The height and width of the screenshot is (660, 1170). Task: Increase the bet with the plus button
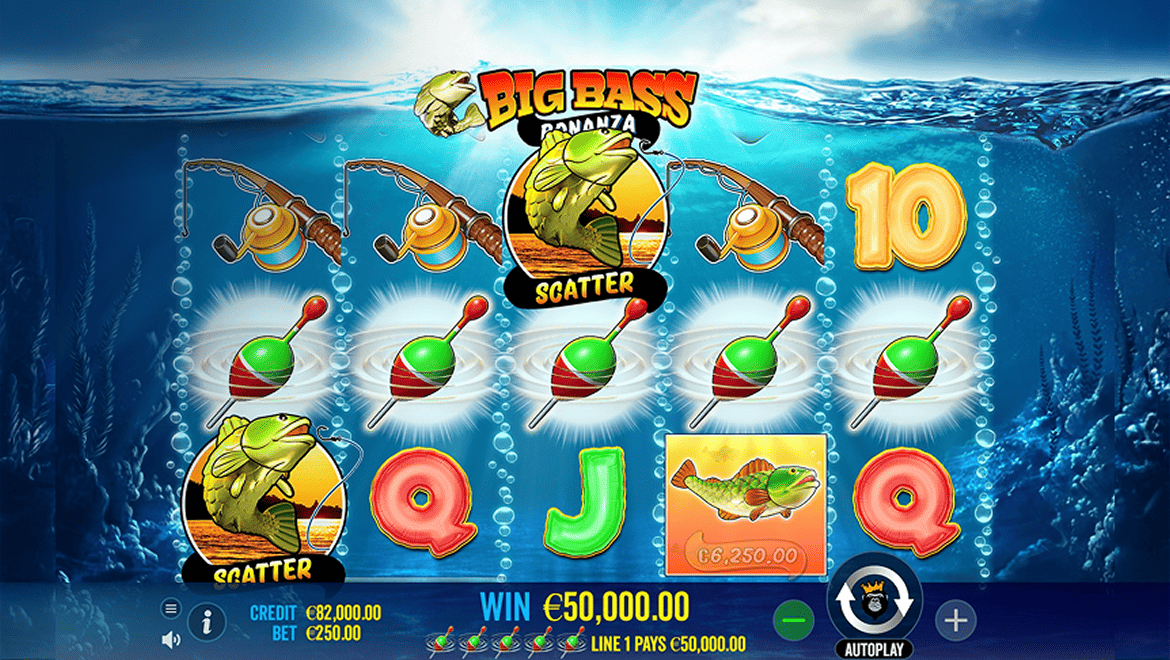[955, 621]
